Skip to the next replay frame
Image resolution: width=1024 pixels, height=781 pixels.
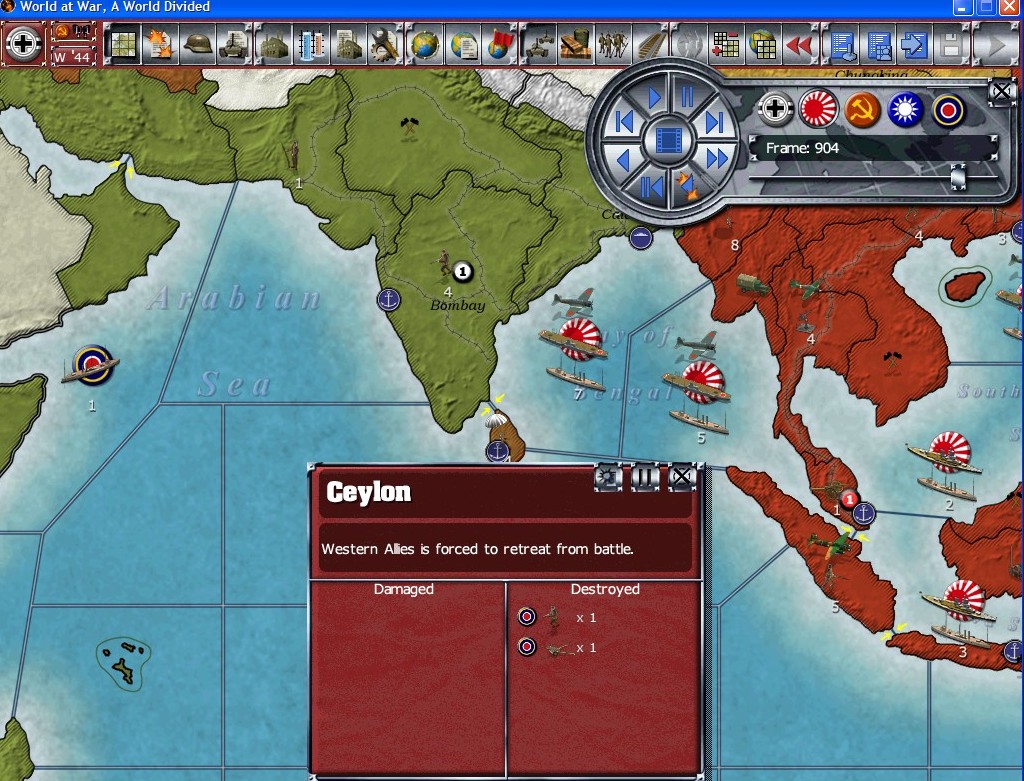click(714, 122)
